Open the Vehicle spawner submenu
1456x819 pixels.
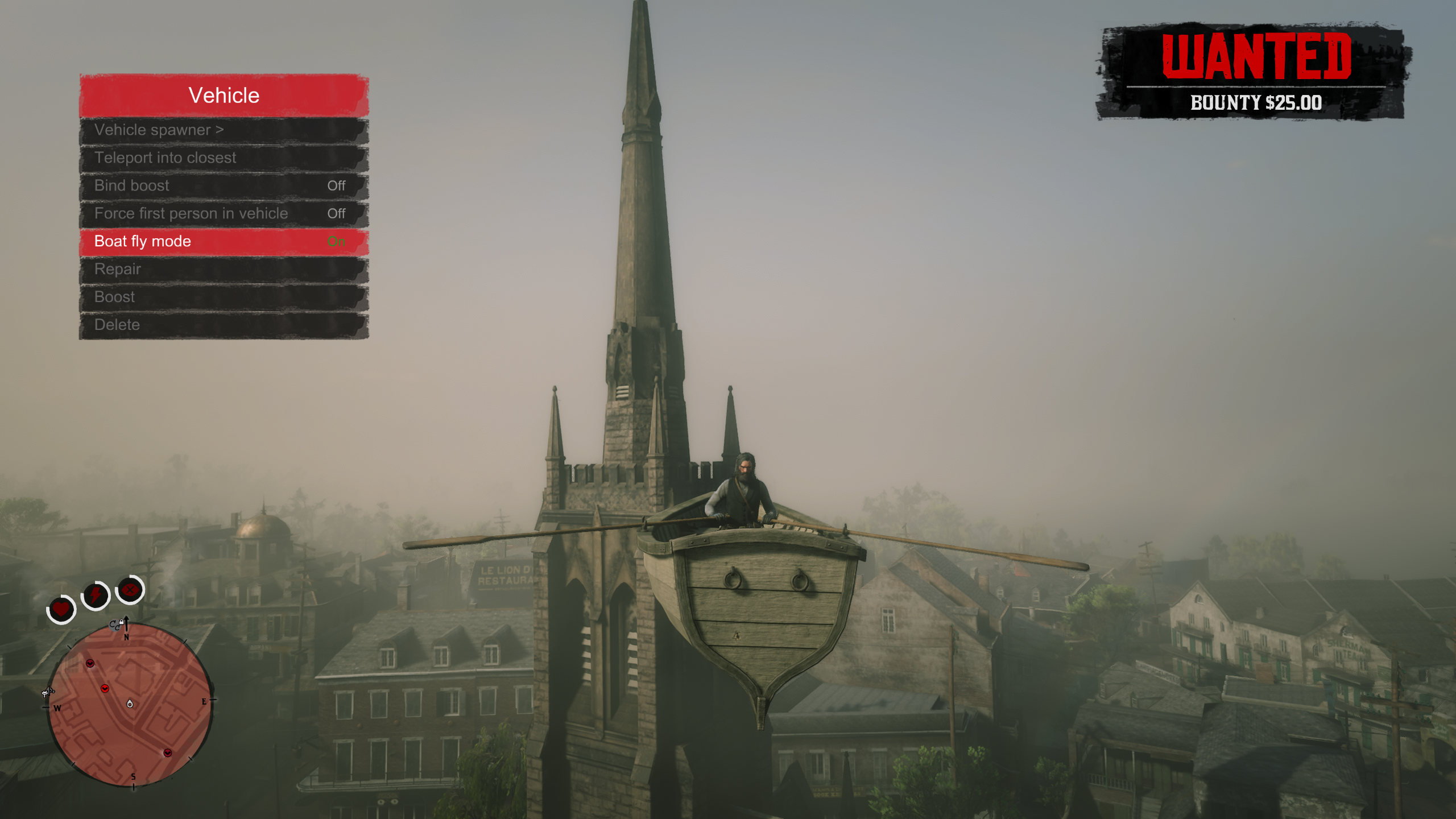coord(224,130)
